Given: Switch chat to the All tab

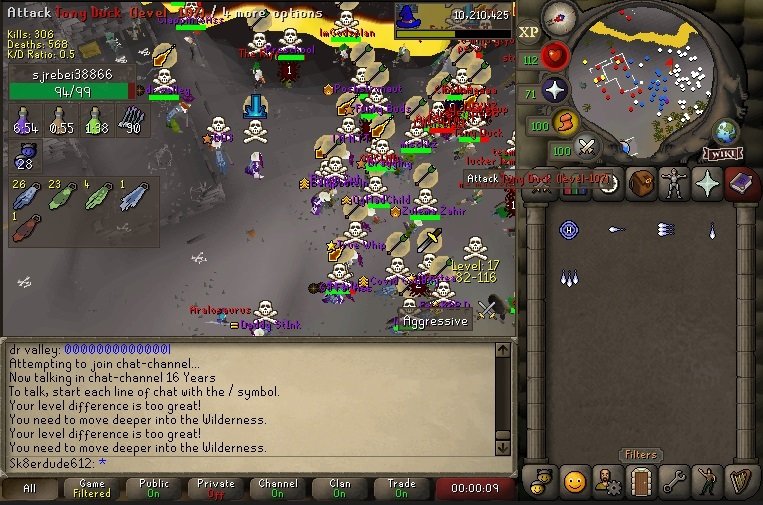Looking at the screenshot, I should pos(29,489).
